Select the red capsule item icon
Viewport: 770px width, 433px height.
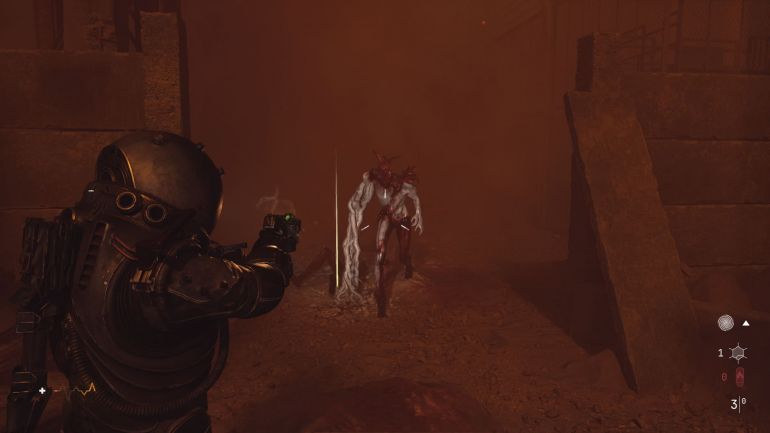point(738,377)
